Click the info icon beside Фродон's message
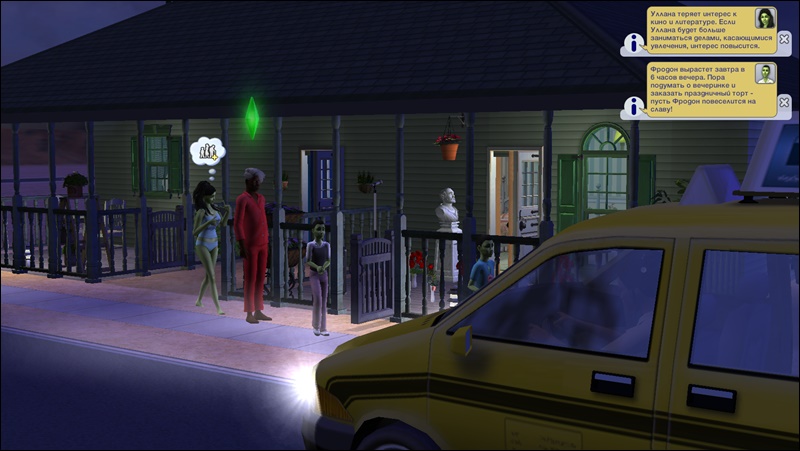 (632, 105)
